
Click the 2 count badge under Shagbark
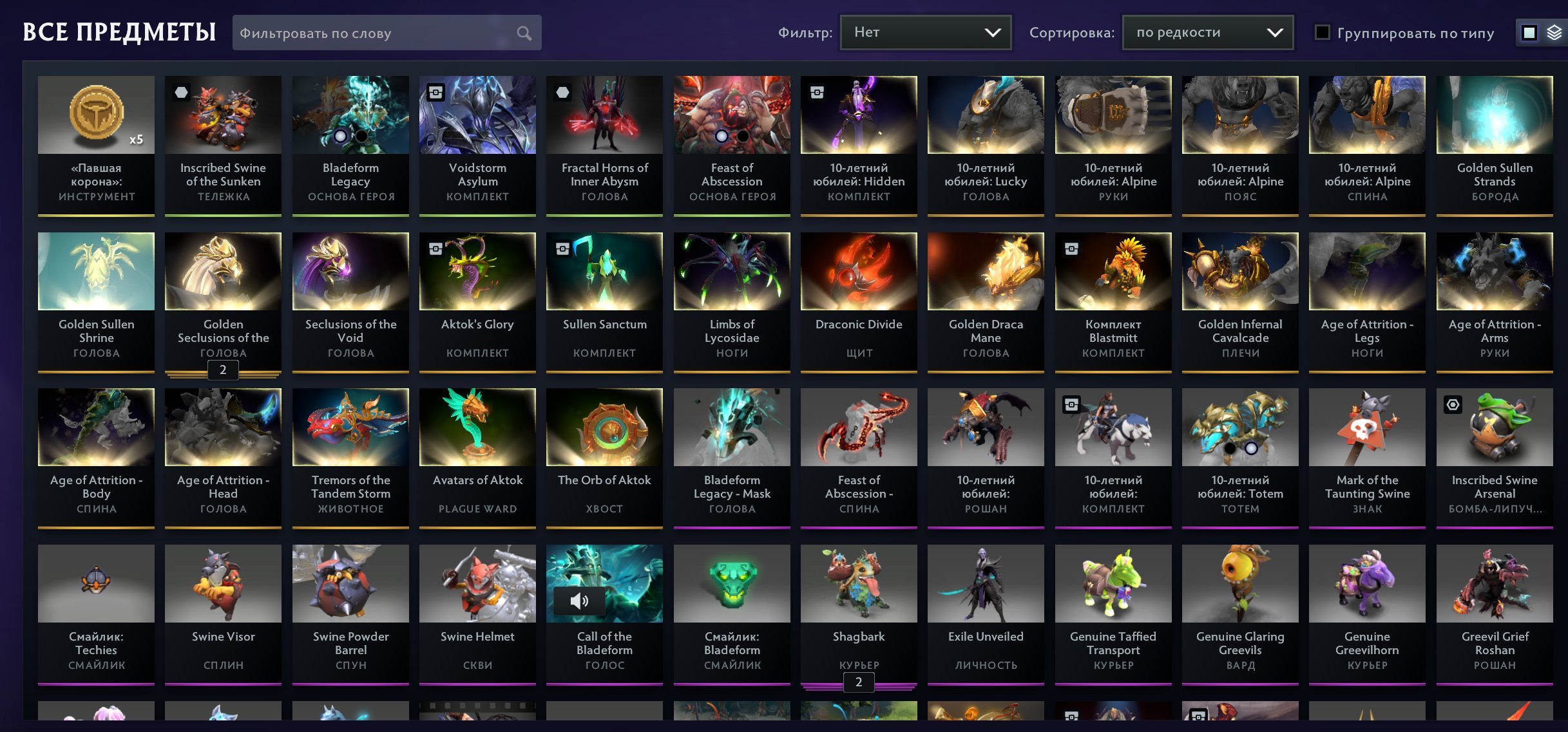858,682
